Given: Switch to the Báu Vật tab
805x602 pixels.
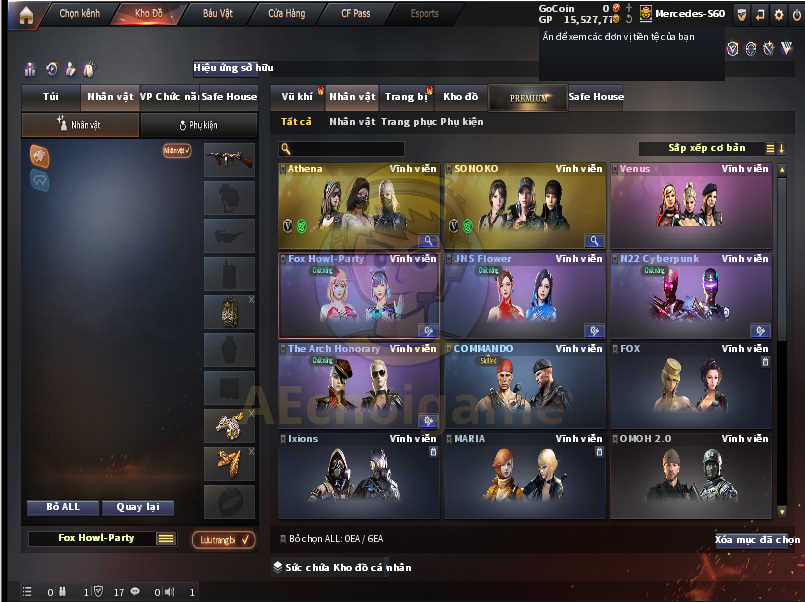Looking at the screenshot, I should click(x=217, y=14).
